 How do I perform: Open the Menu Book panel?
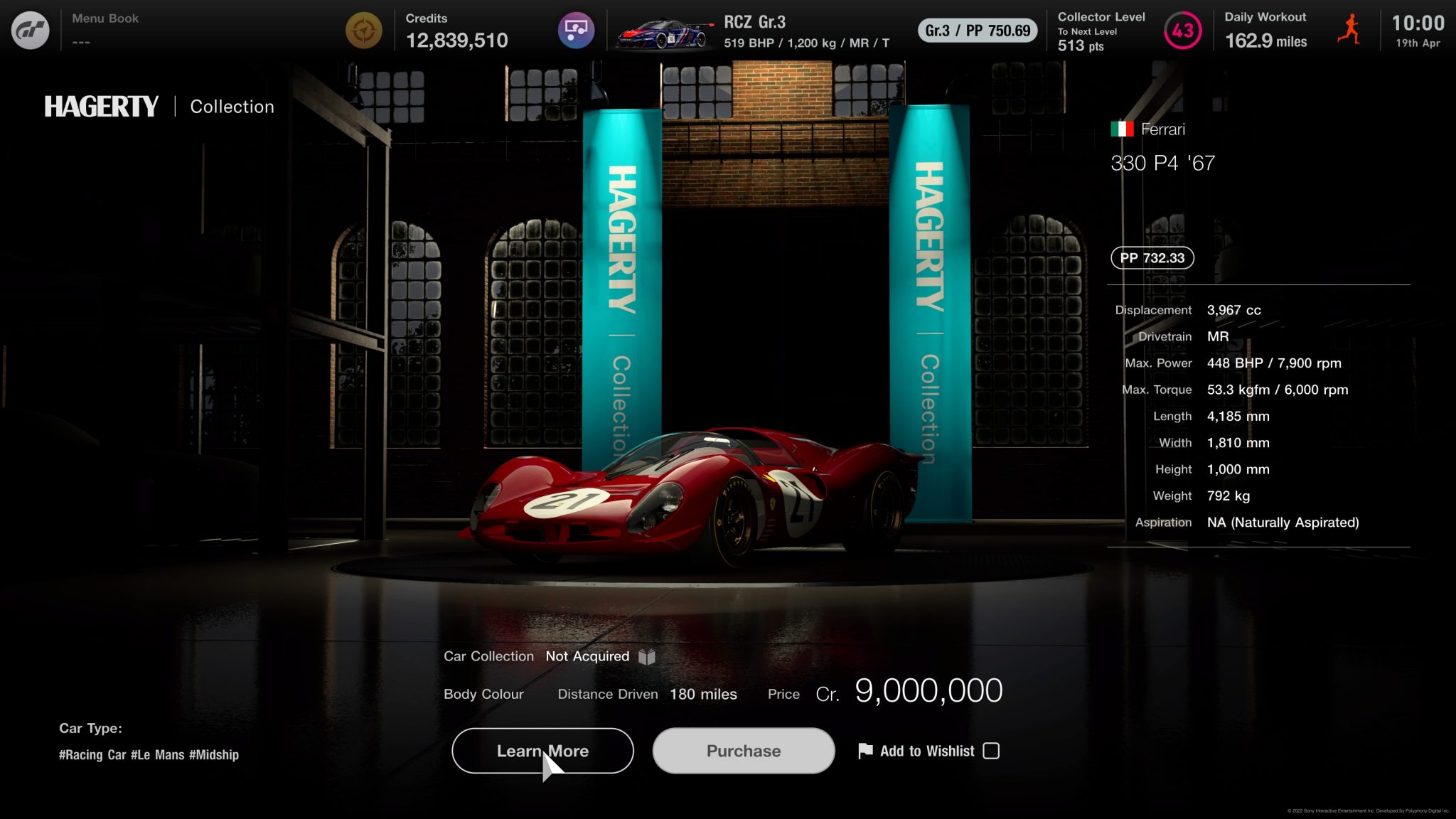coord(105,29)
